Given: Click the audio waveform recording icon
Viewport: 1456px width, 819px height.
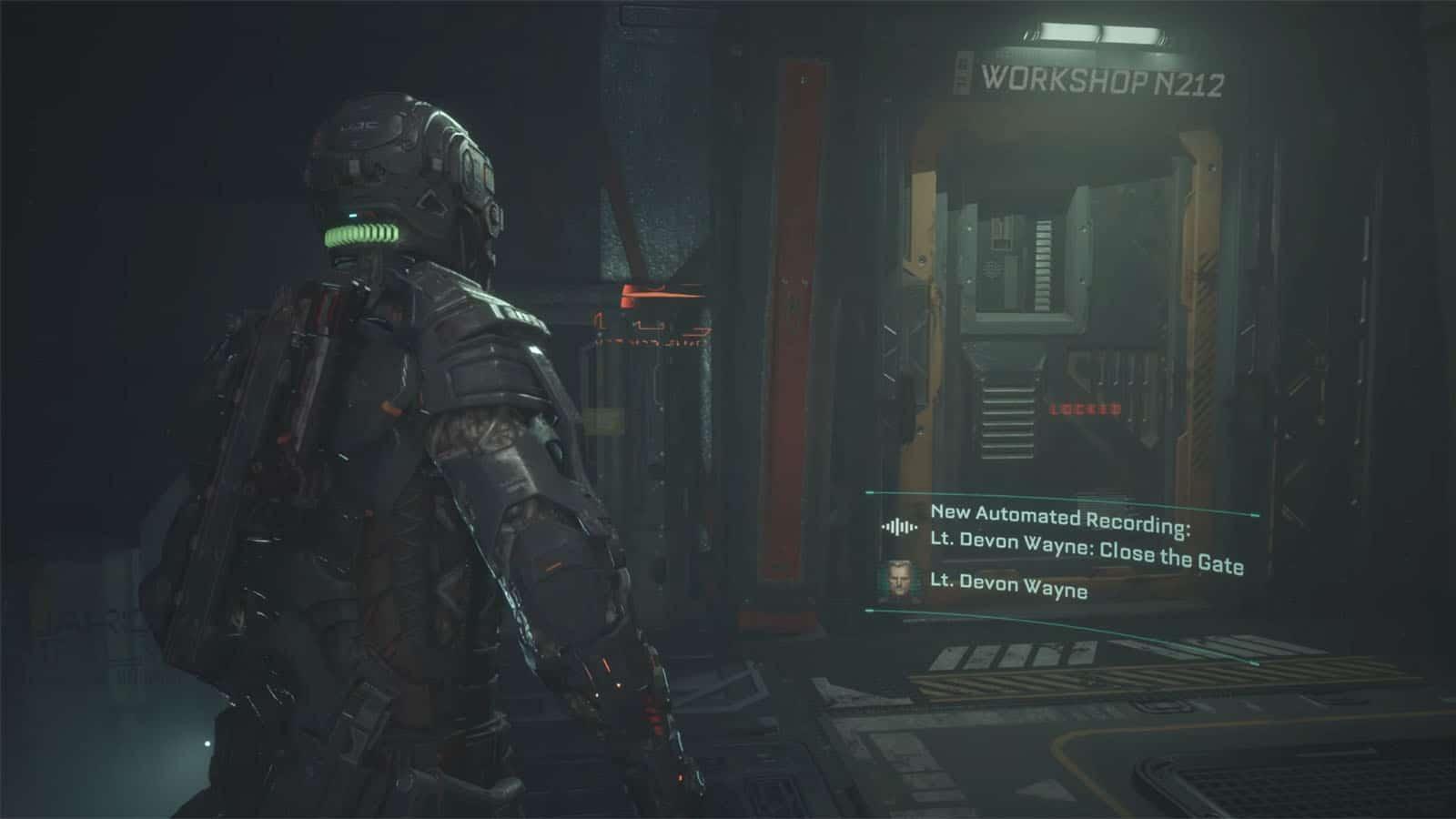Looking at the screenshot, I should click(x=899, y=527).
